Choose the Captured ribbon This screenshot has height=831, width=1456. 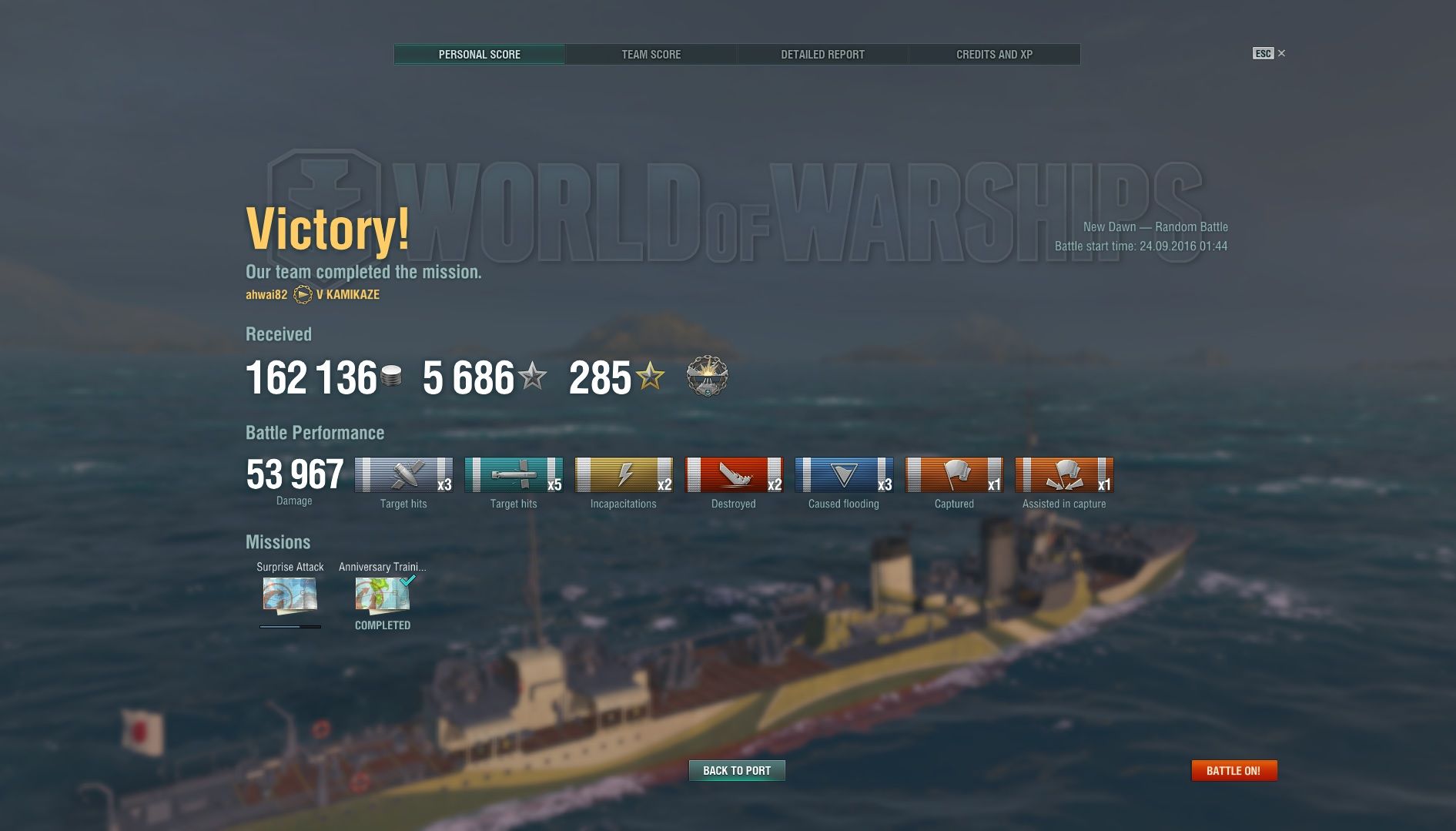point(954,475)
